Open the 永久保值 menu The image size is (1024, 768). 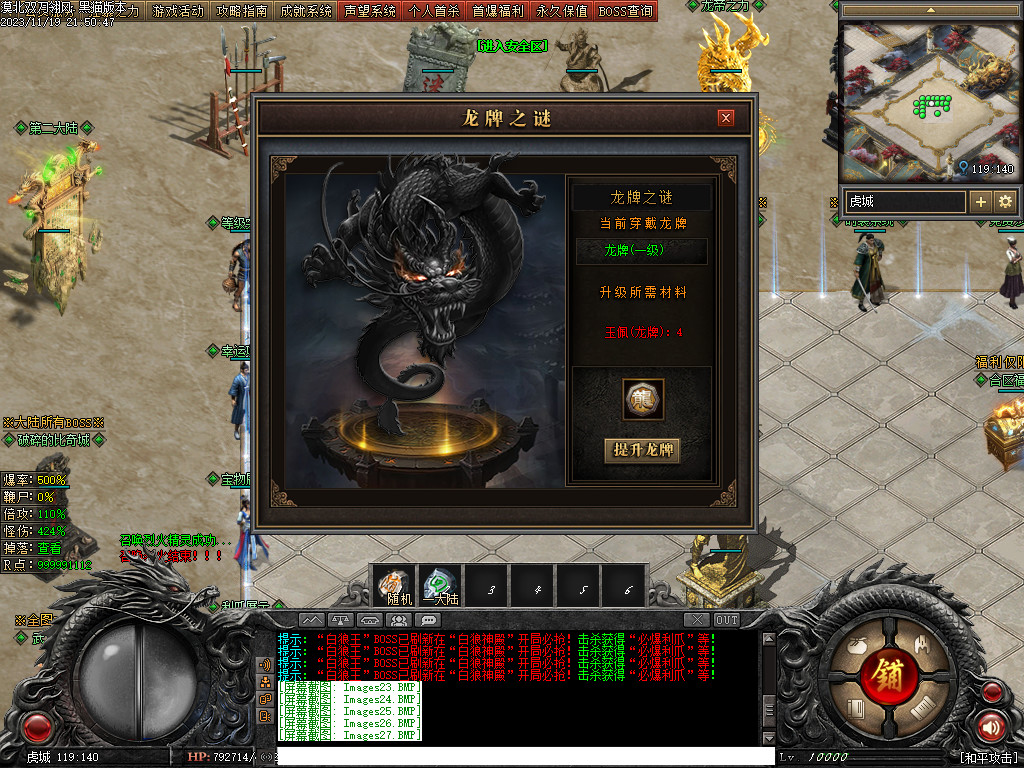562,11
